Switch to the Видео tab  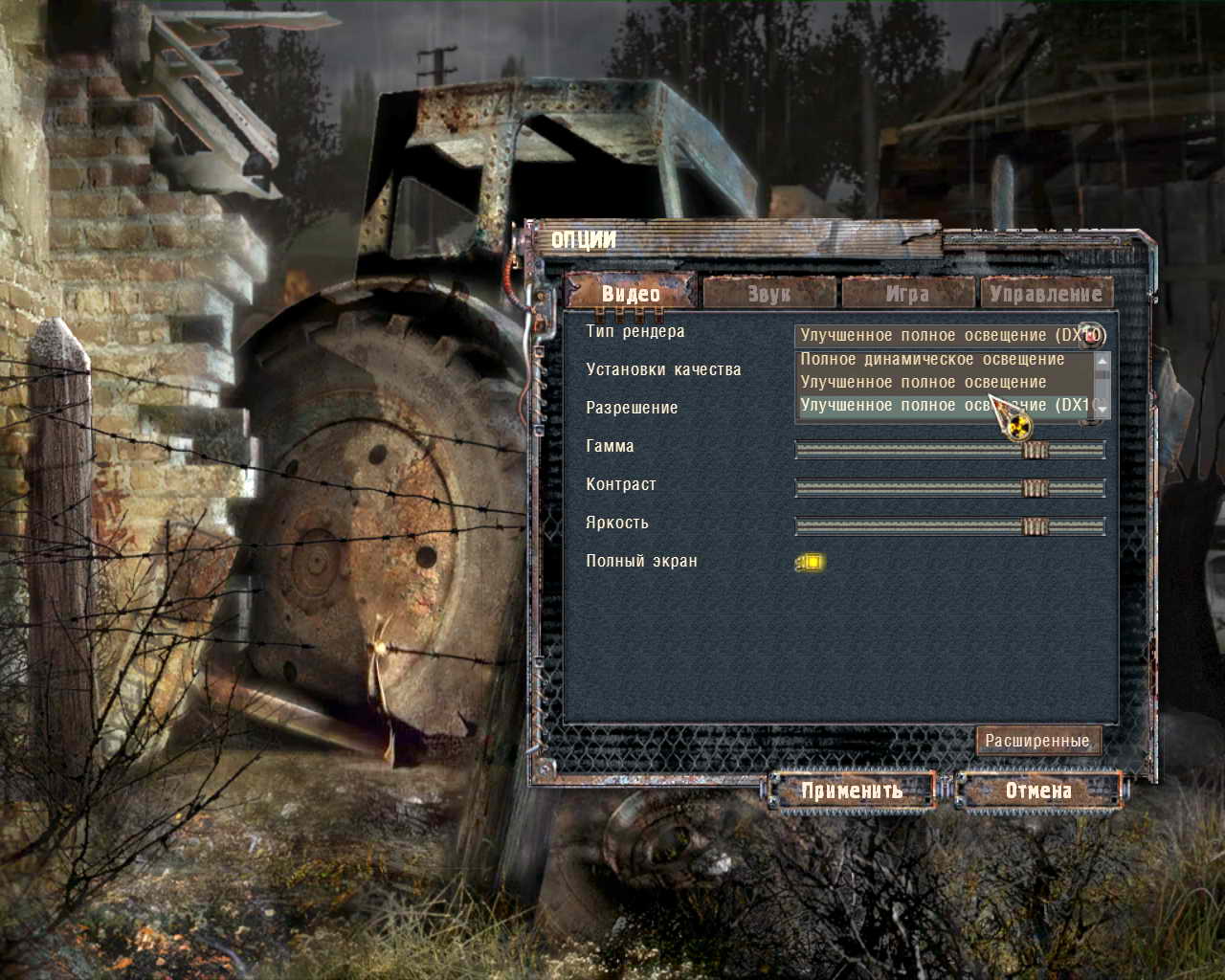pyautogui.click(x=631, y=293)
